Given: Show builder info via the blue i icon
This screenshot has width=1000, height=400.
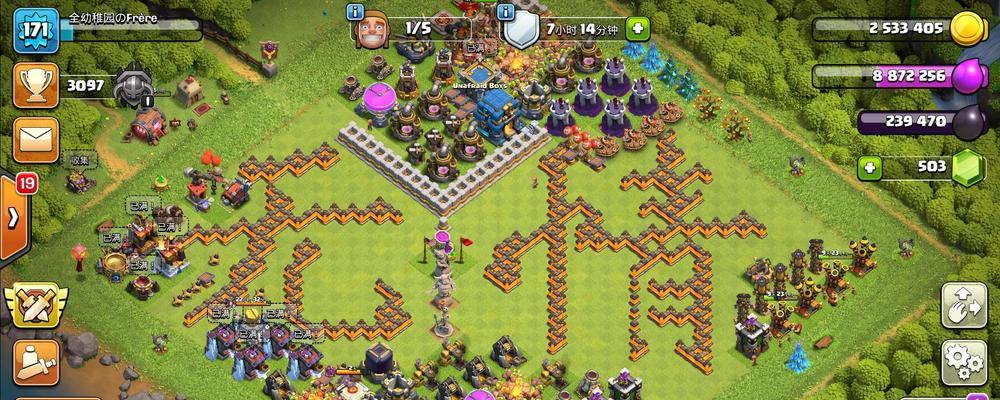Looking at the screenshot, I should 354,12.
